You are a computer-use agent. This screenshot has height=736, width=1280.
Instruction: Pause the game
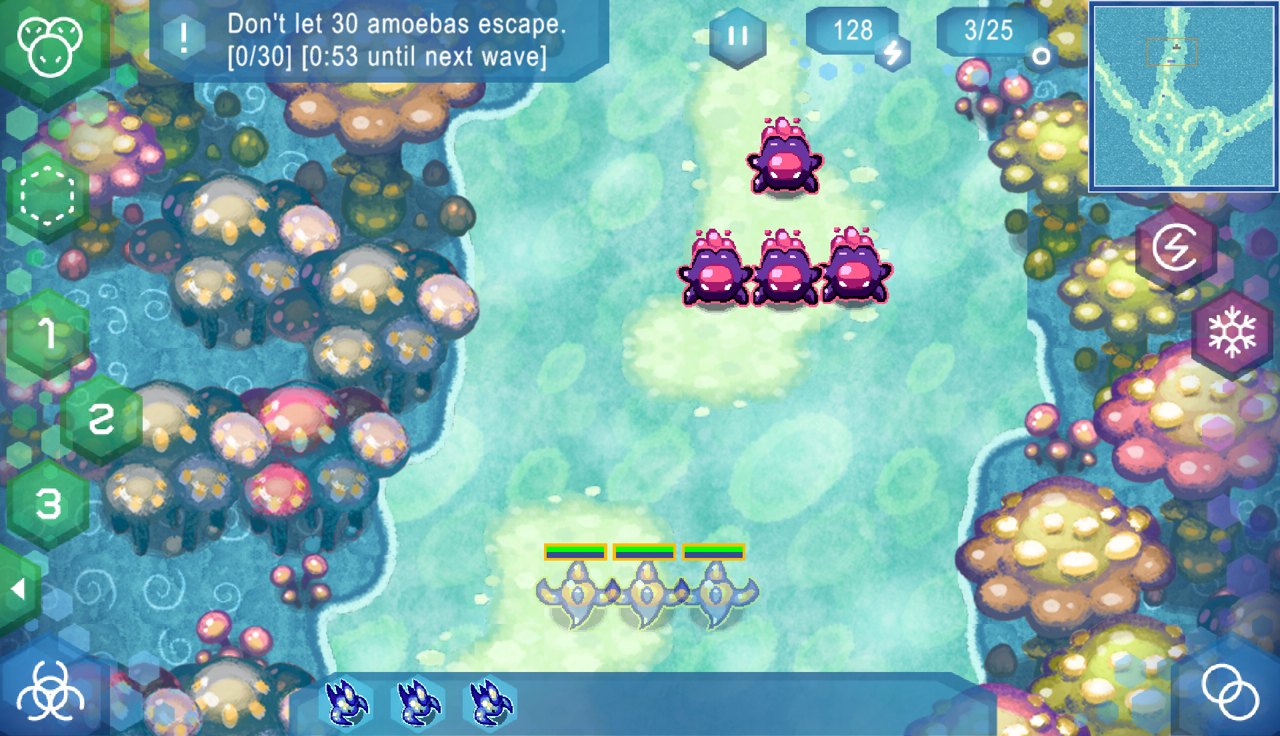(738, 37)
